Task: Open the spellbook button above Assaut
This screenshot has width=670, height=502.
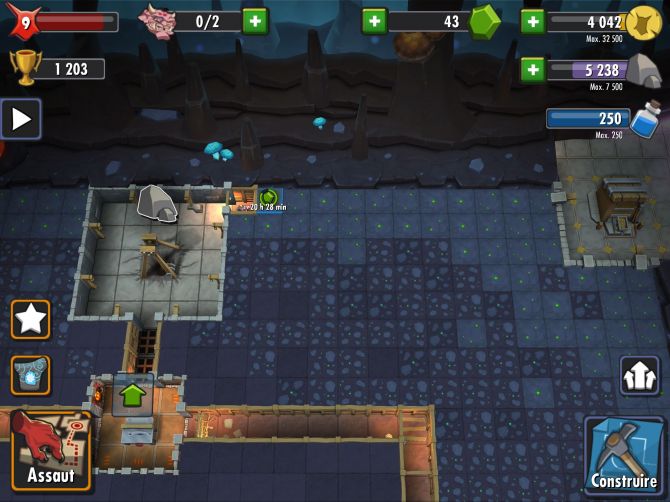Action: [x=31, y=375]
